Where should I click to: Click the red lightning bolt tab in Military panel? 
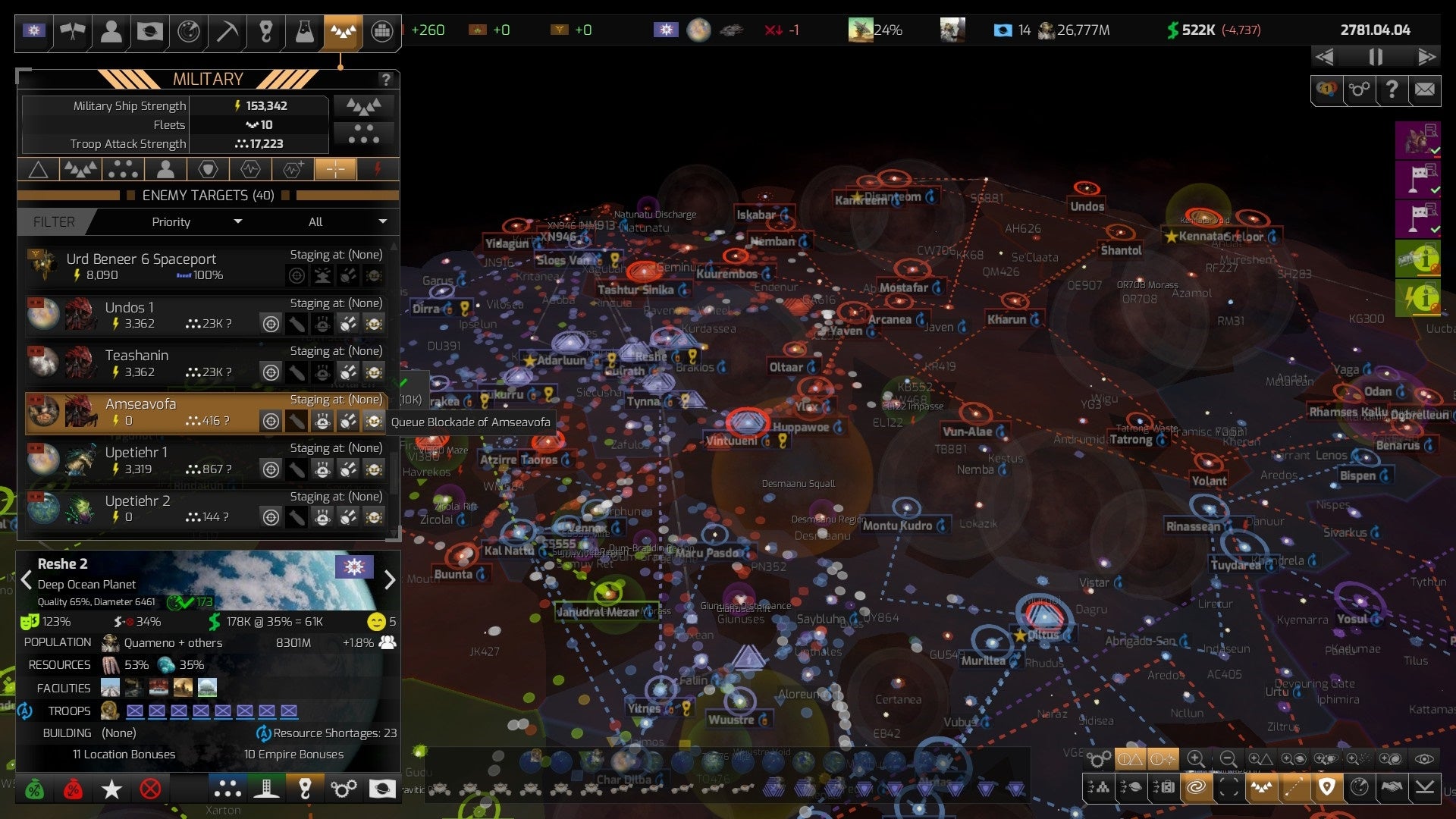[x=377, y=168]
